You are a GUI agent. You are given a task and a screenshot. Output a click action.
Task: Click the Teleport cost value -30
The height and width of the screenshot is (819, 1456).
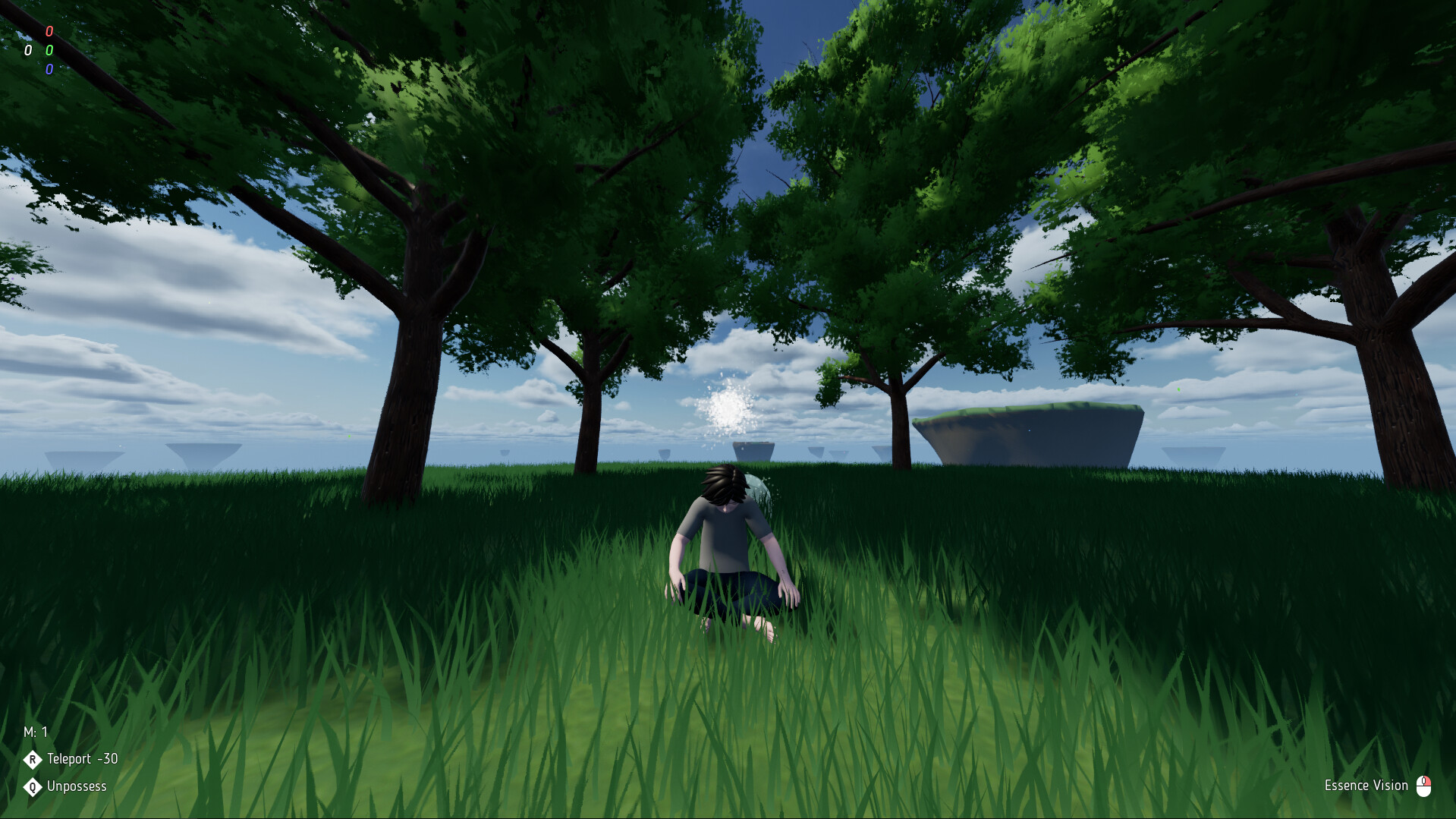pos(108,758)
